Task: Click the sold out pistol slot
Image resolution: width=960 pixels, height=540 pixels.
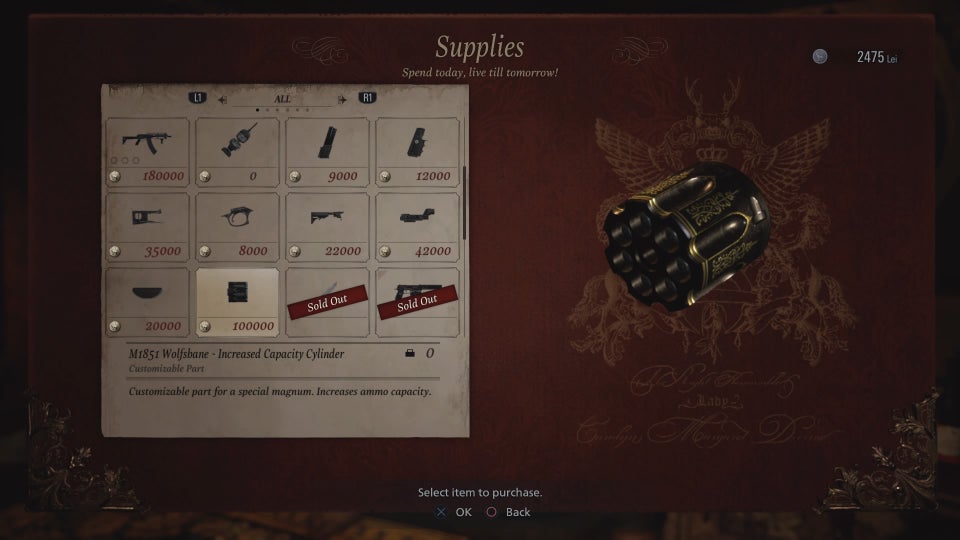Action: pos(417,301)
